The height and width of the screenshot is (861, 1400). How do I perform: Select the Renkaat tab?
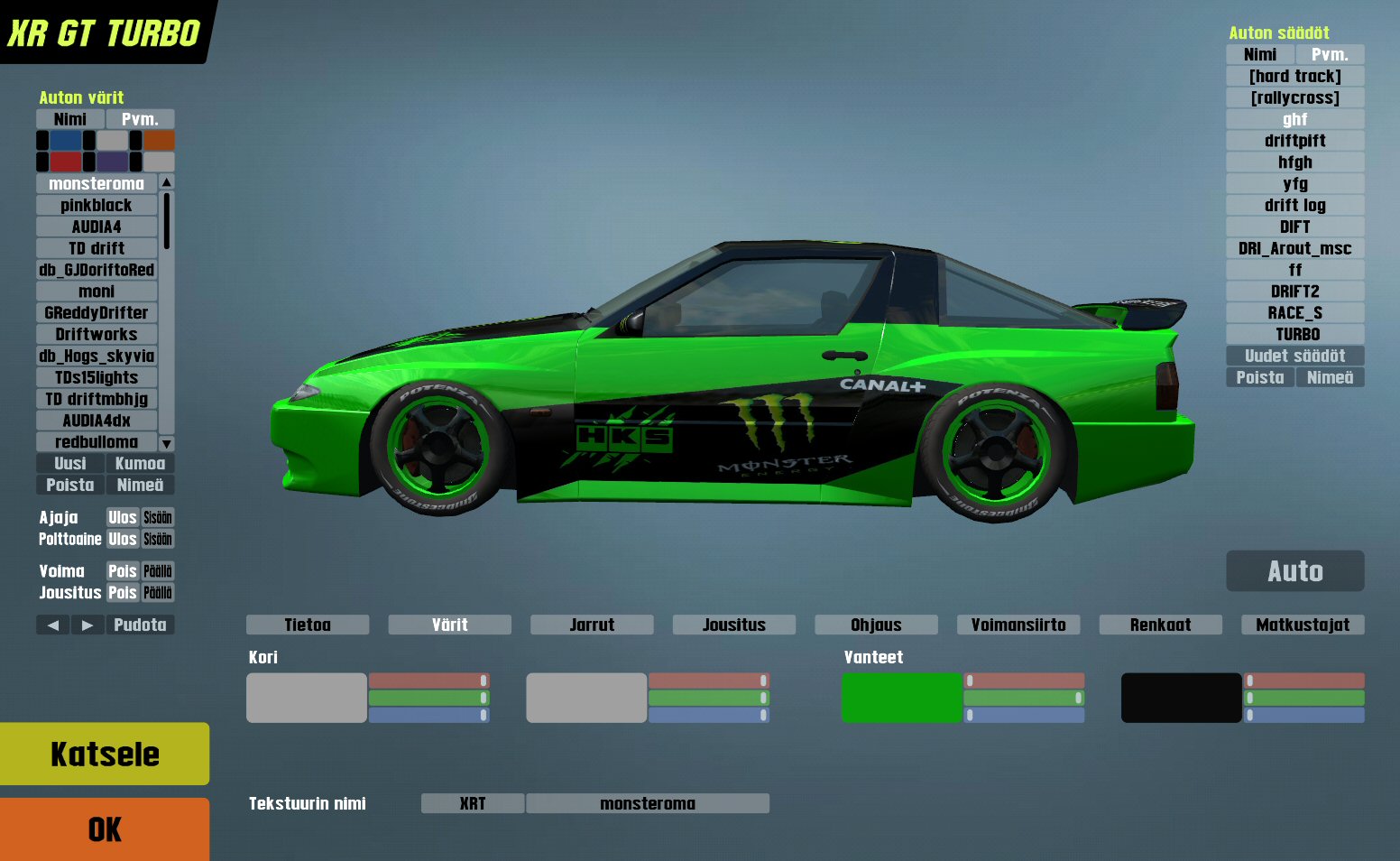pyautogui.click(x=1160, y=625)
